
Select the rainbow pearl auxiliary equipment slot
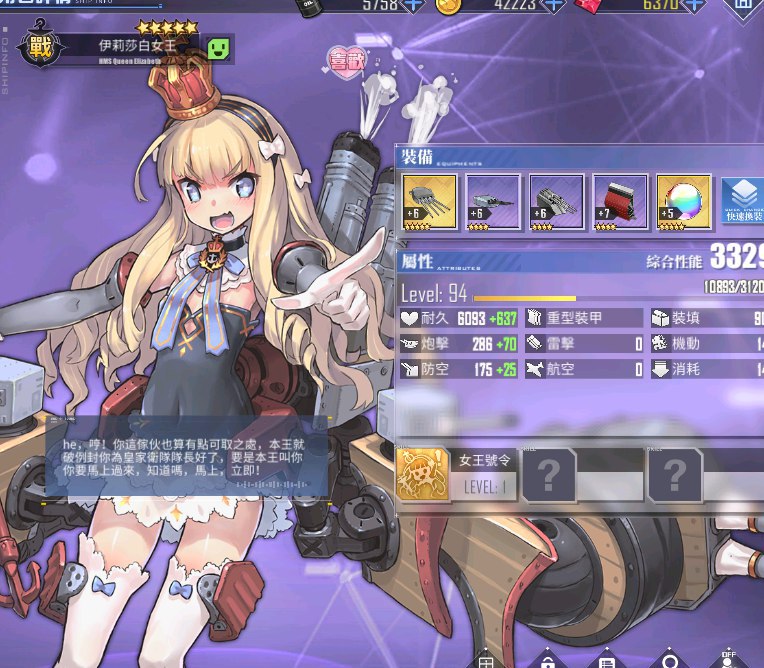pos(684,202)
